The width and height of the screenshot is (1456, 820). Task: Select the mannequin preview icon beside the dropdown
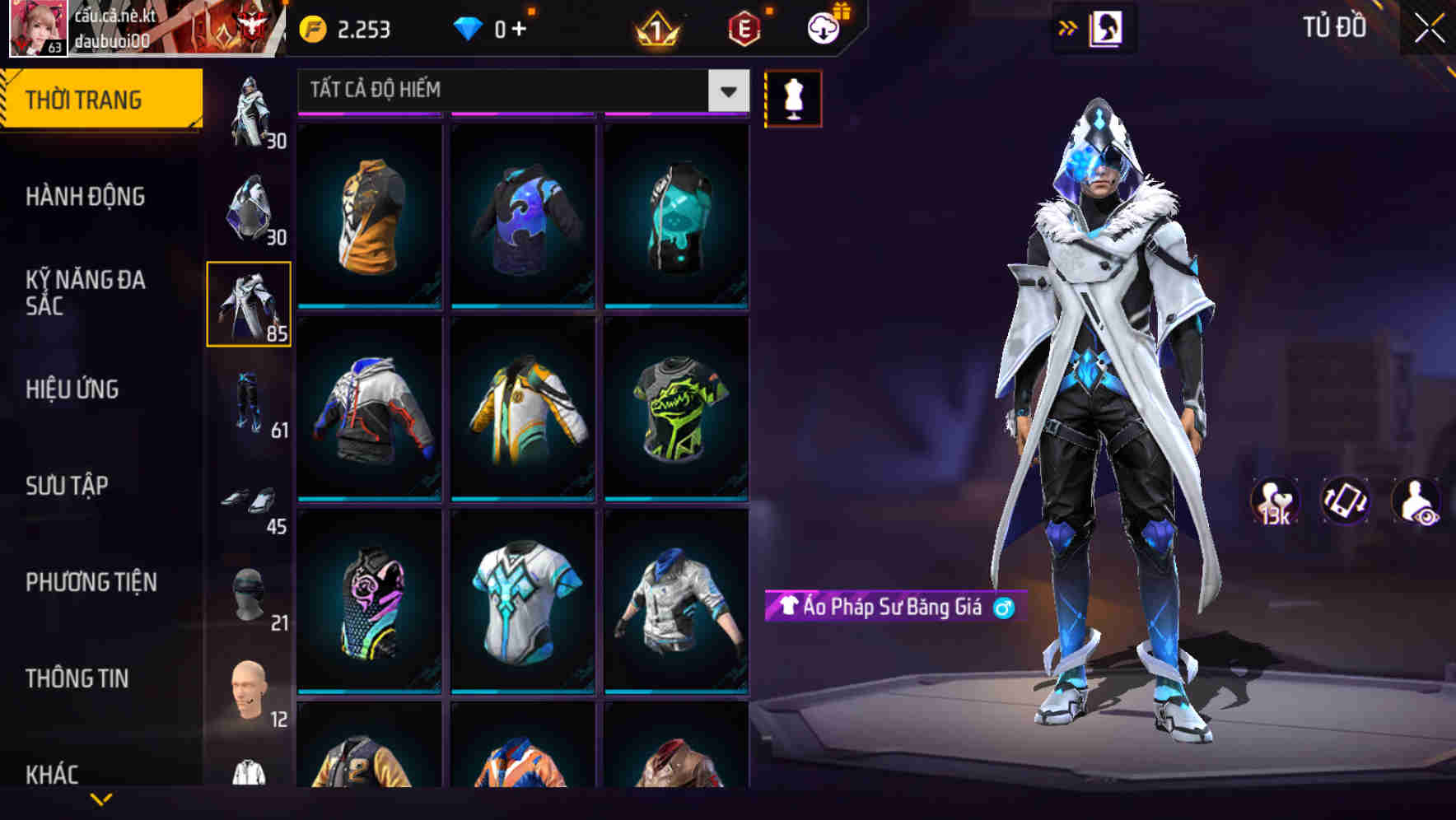[793, 97]
